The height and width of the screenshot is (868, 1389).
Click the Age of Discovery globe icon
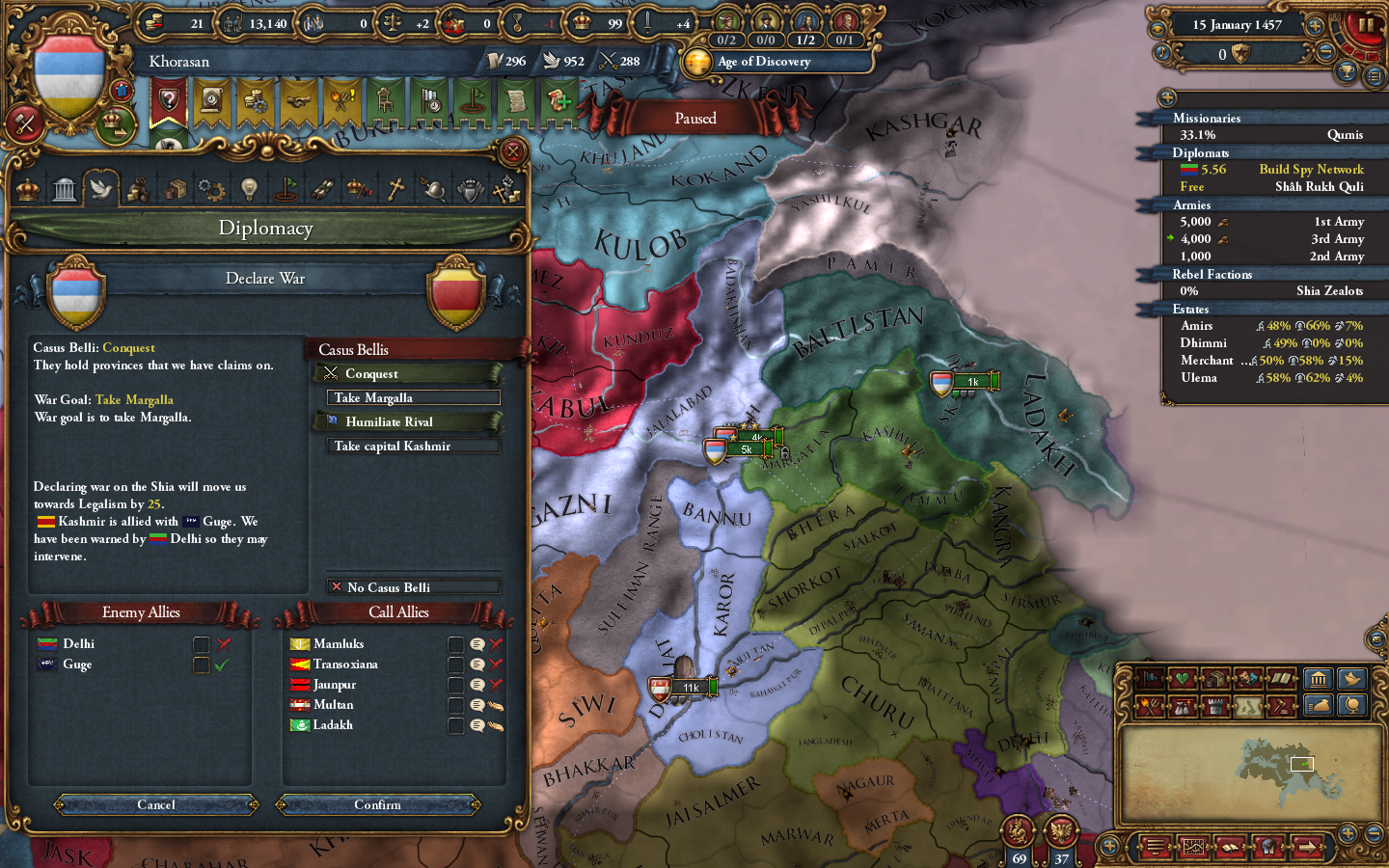[699, 61]
